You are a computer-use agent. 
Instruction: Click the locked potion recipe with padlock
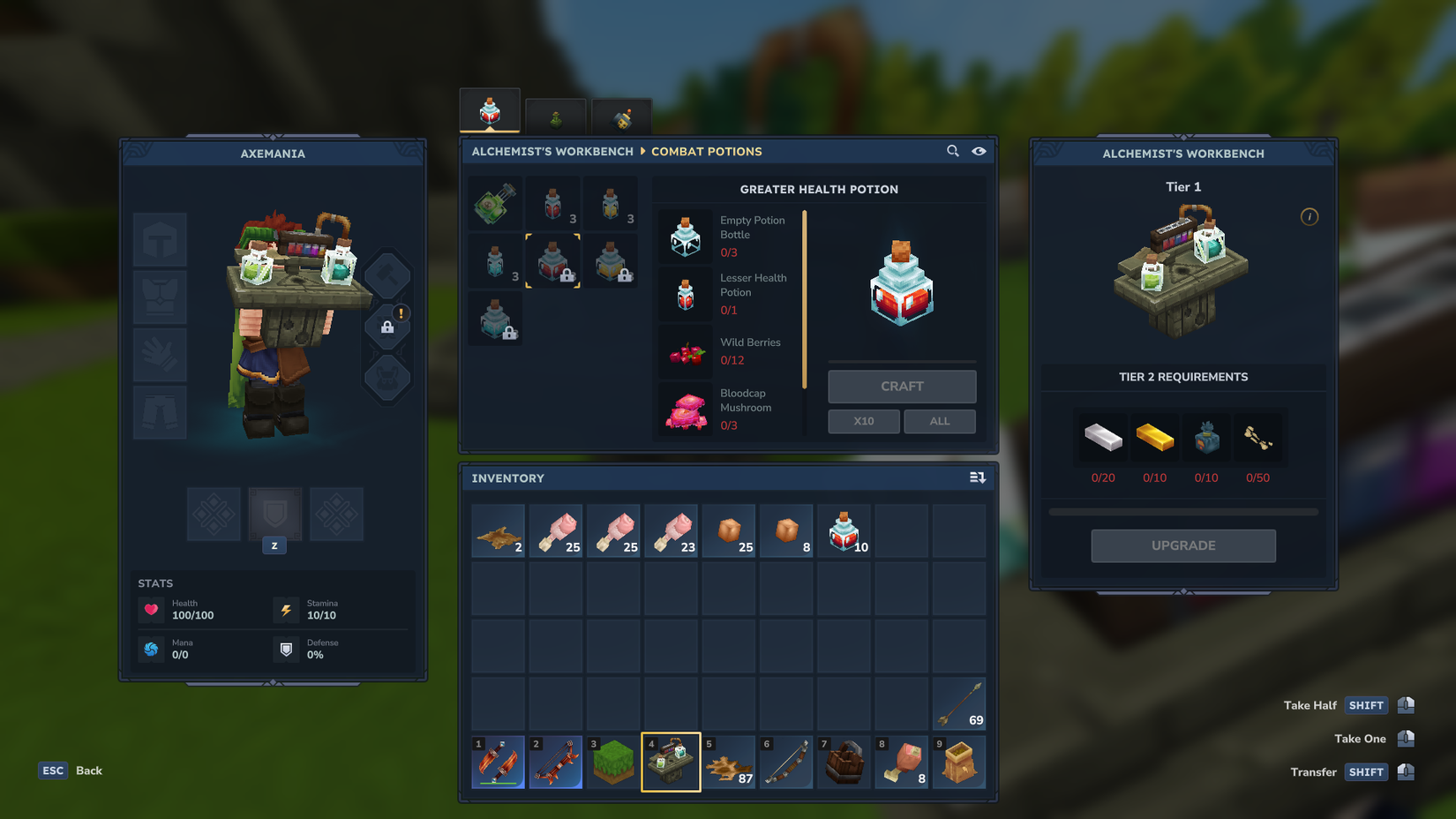pyautogui.click(x=611, y=261)
